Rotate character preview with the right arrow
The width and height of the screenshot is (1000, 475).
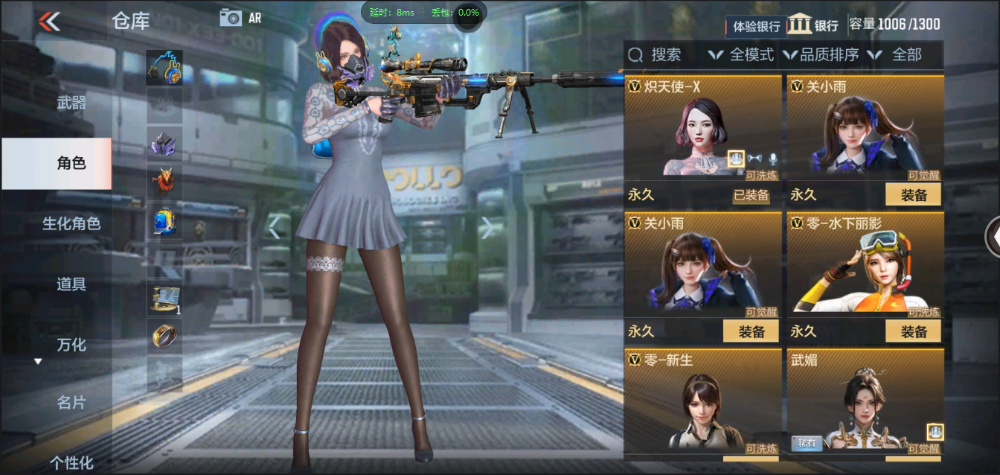[487, 228]
